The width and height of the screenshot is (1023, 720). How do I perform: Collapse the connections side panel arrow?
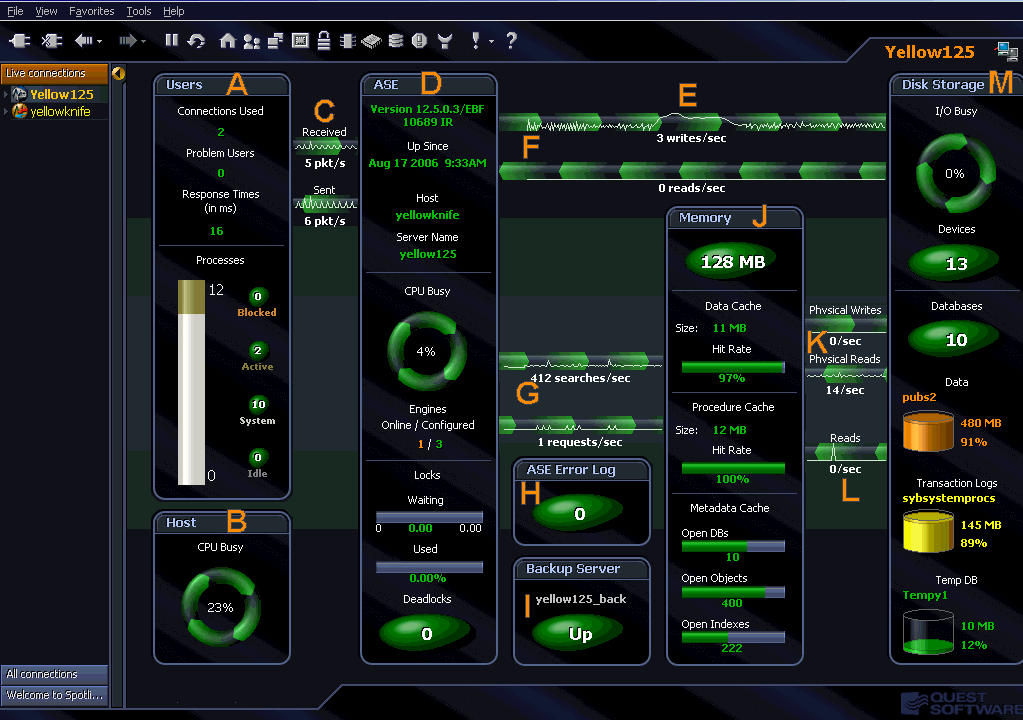[119, 73]
